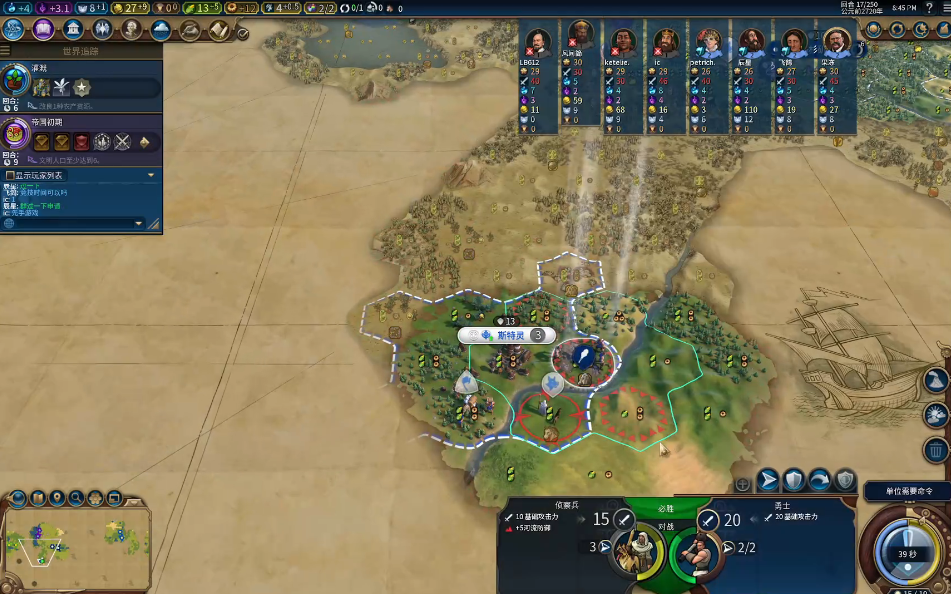Open the civics tree book icon
Viewport: 951px width, 594px height.
tap(44, 30)
